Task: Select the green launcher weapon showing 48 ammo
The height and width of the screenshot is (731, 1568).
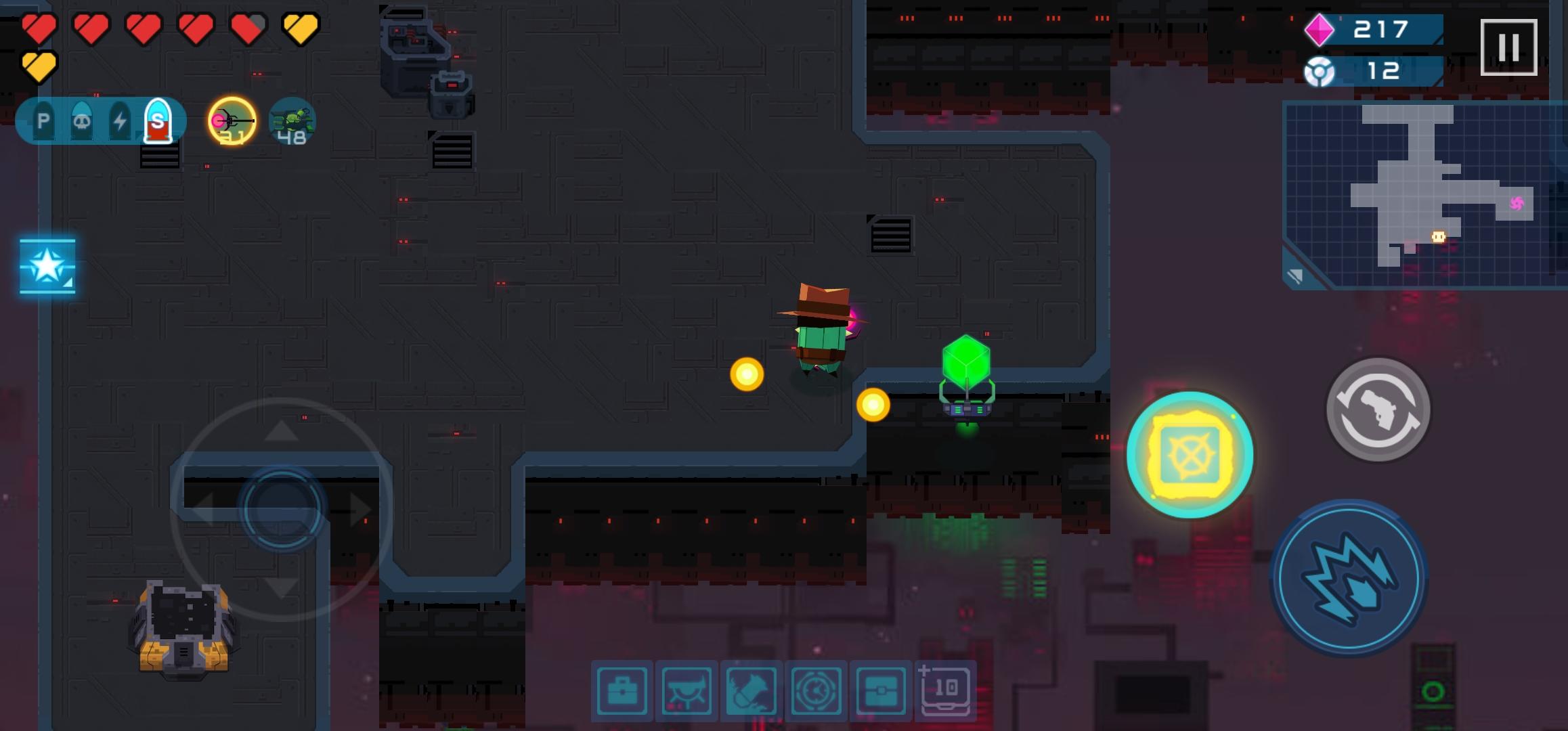Action: [x=292, y=122]
